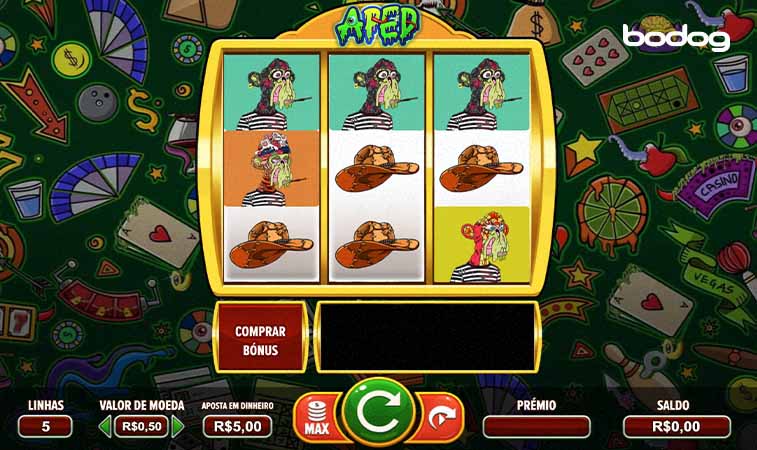This screenshot has height=450, width=757.
Task: Decrease the coin value with left arrow
Action: click(x=105, y=426)
